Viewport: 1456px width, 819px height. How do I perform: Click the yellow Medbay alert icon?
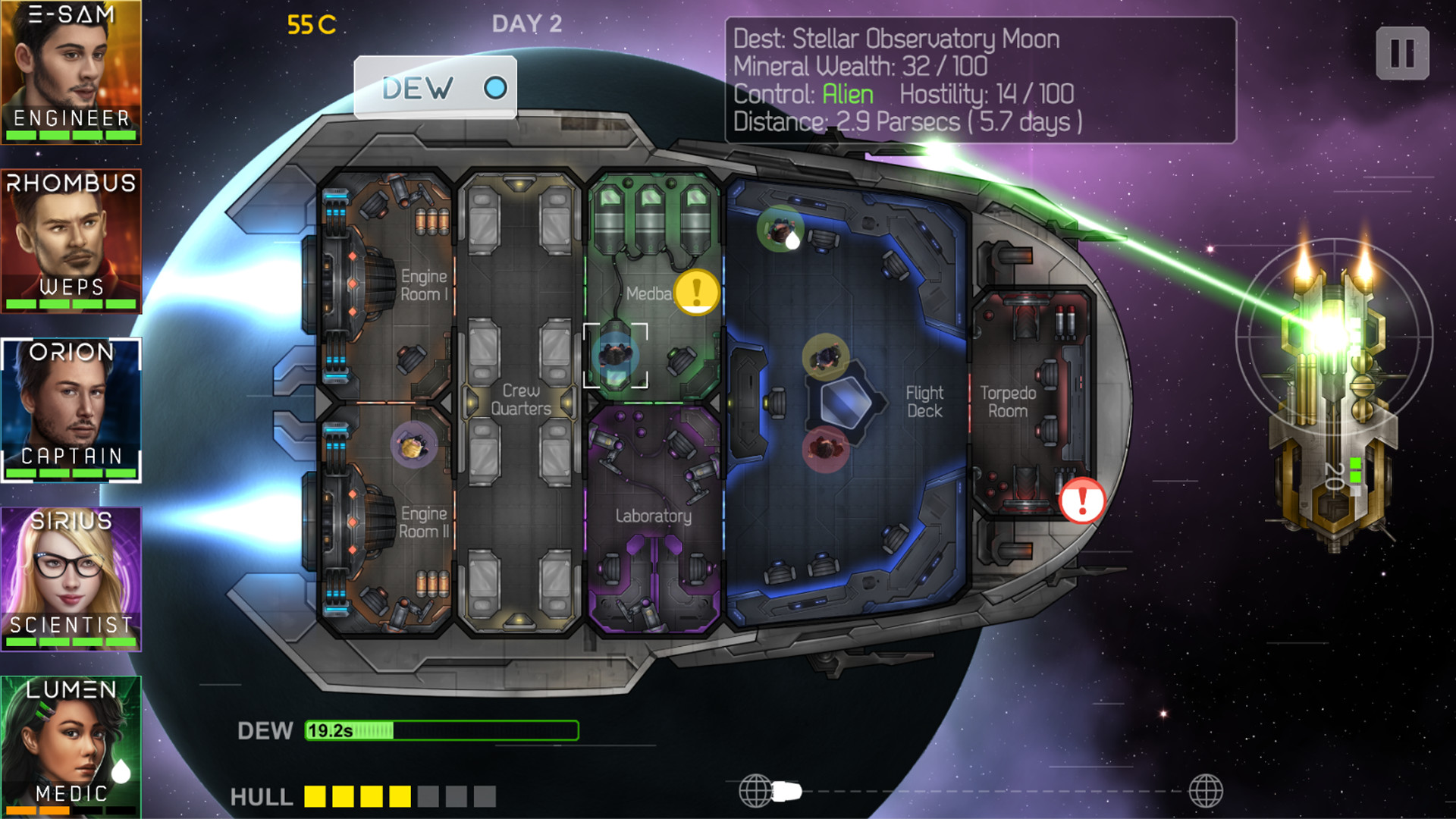[x=696, y=291]
